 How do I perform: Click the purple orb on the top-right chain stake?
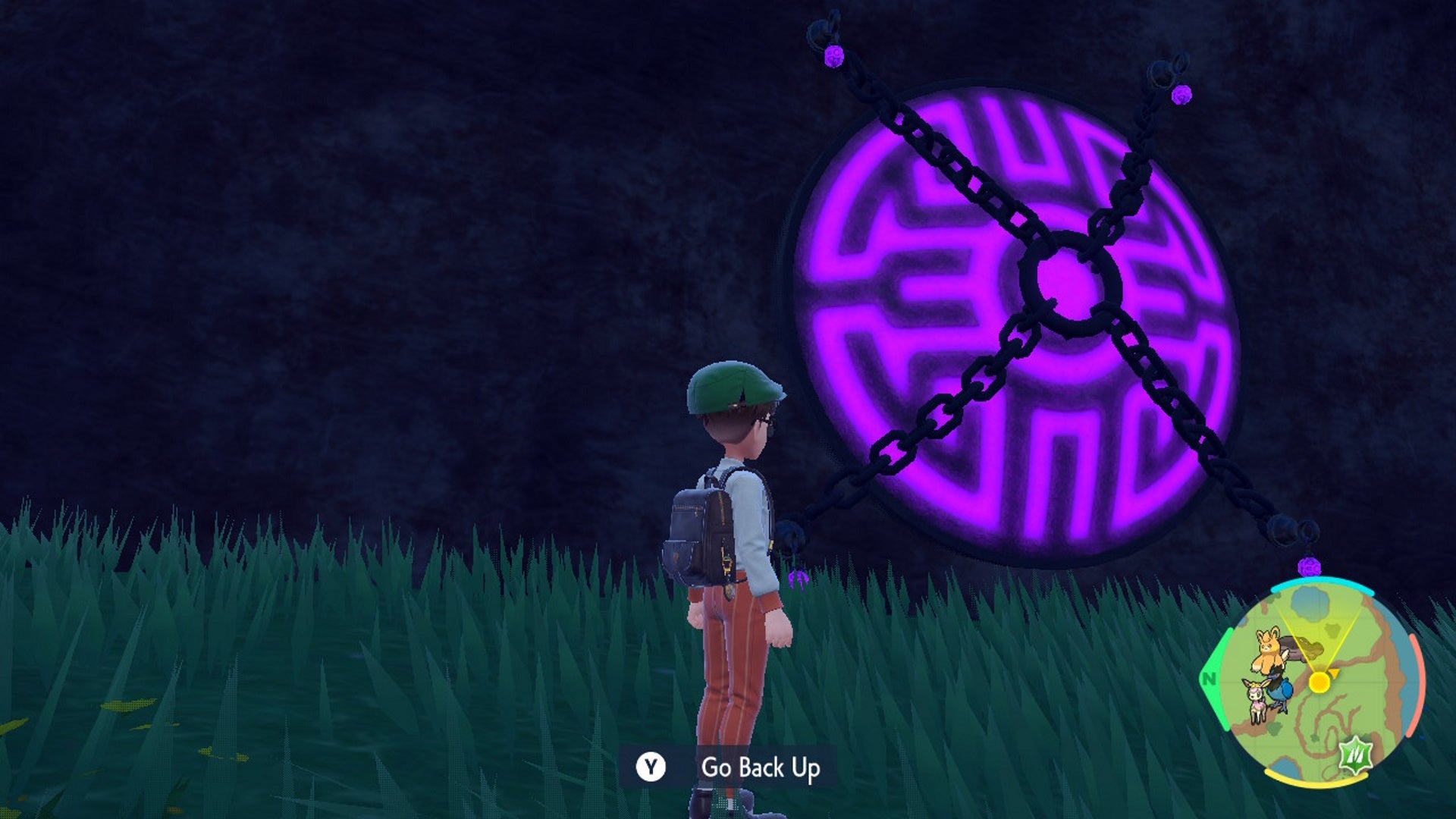click(1183, 96)
